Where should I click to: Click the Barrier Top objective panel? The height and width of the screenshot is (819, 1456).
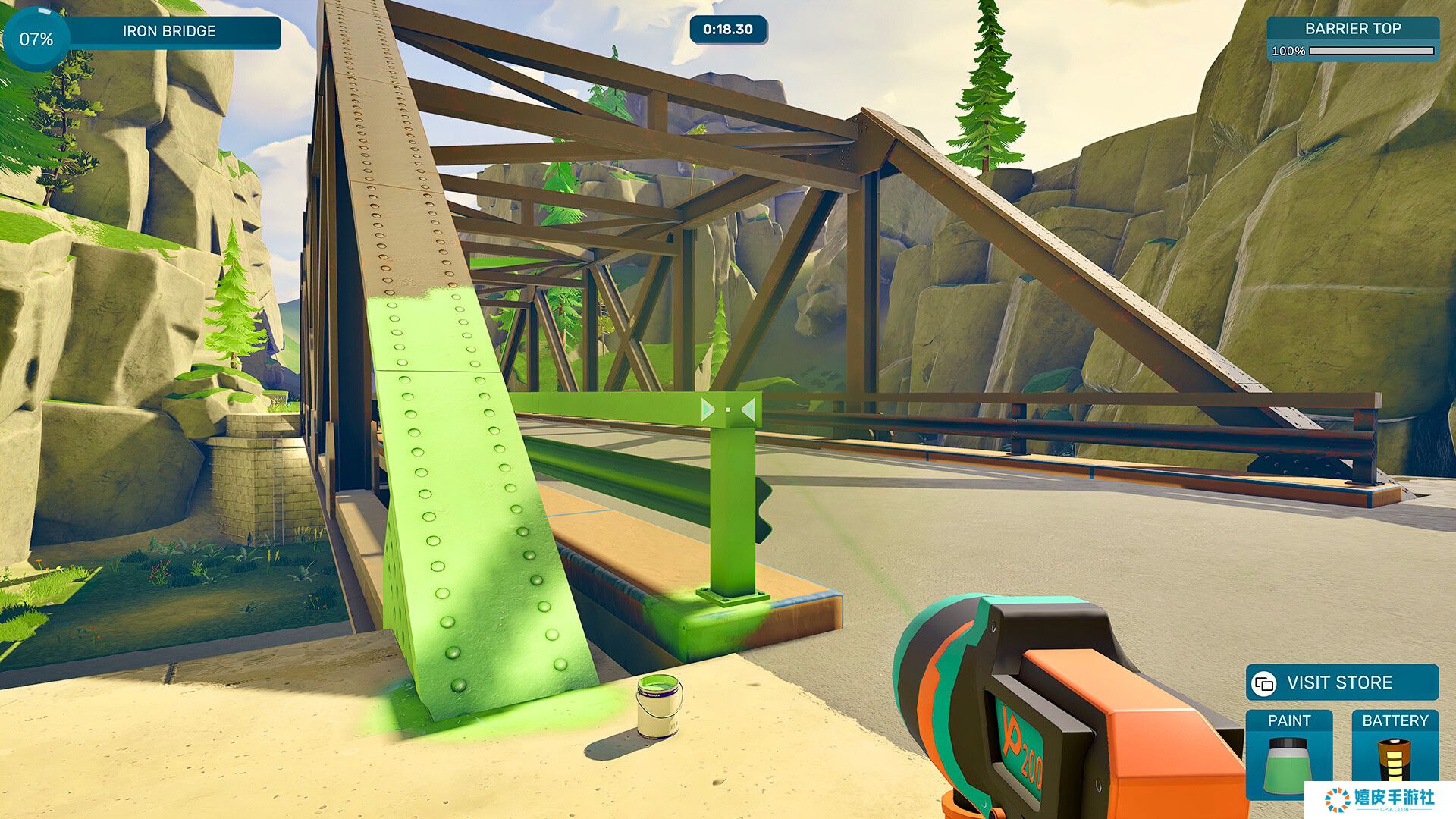pos(1353,39)
